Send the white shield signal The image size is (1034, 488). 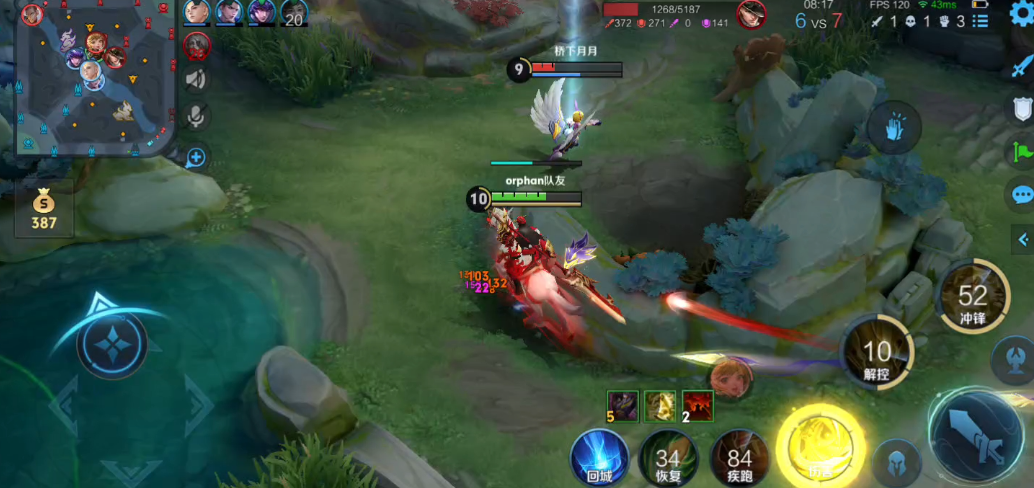(x=1022, y=108)
